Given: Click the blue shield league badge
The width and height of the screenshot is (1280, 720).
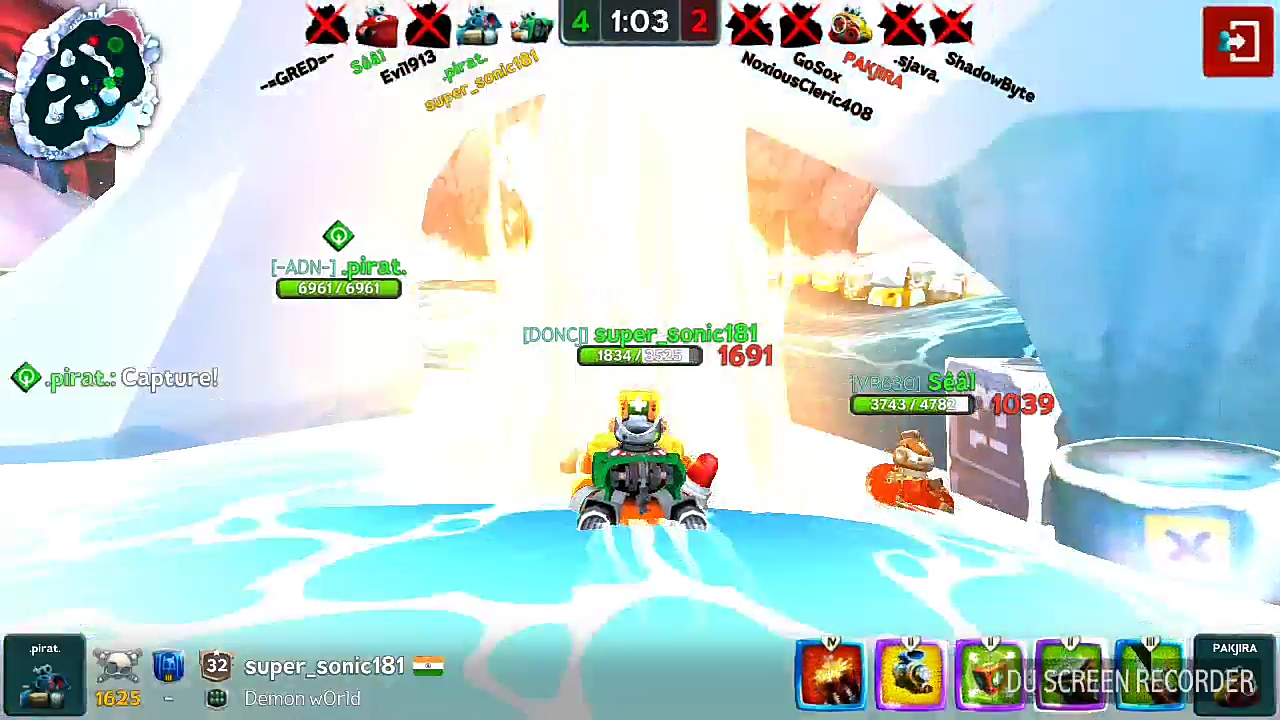Looking at the screenshot, I should pos(168,666).
